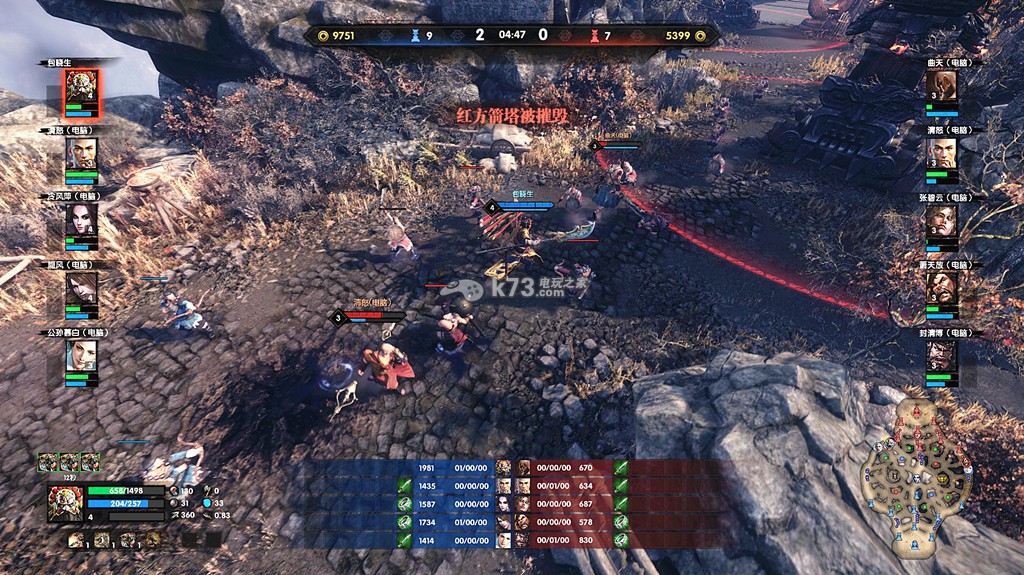Select enemy 封清博's portrait
Screen dimensions: 1024x575
pyautogui.click(x=942, y=357)
